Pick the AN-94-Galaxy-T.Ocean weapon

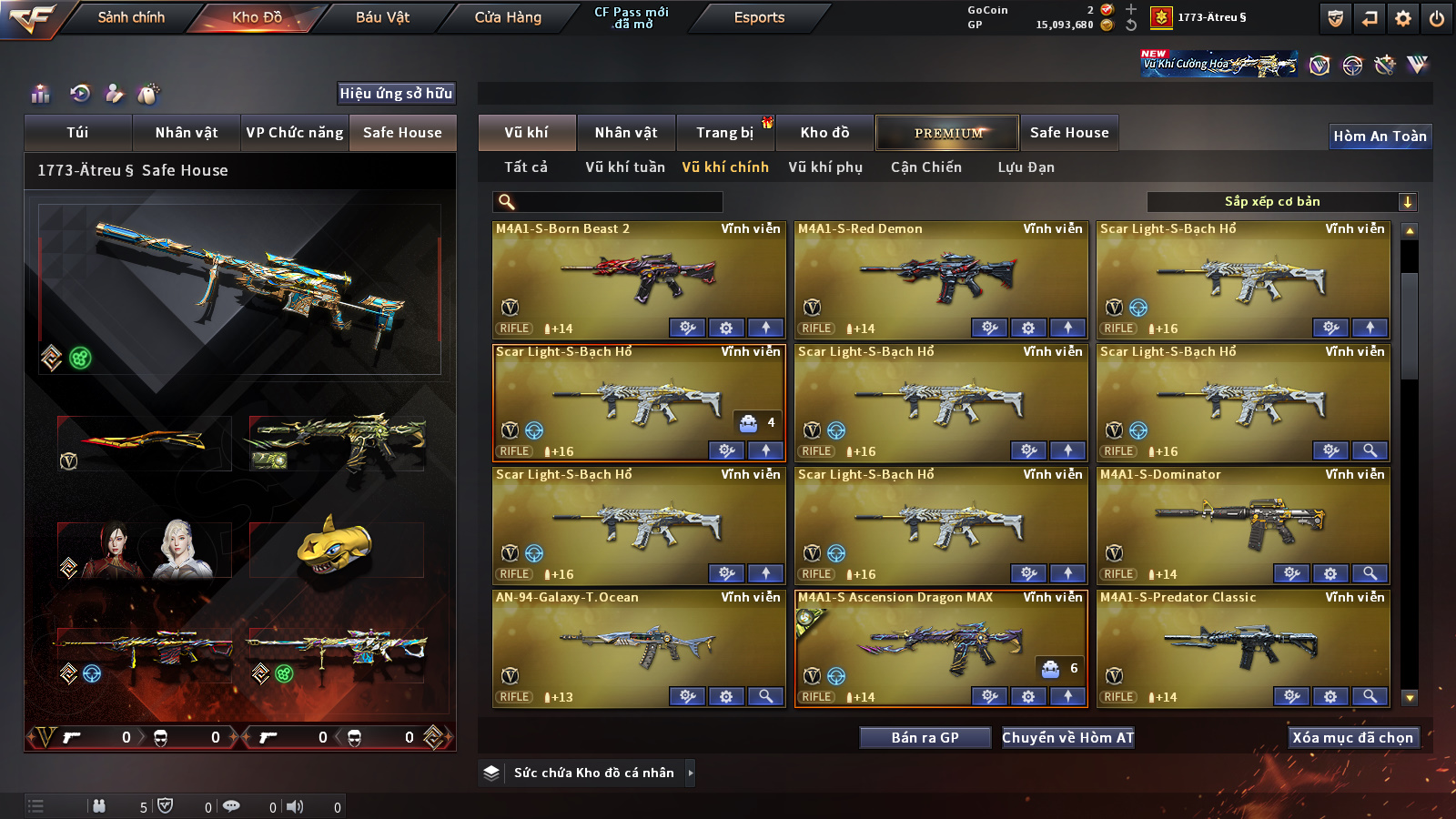[638, 646]
